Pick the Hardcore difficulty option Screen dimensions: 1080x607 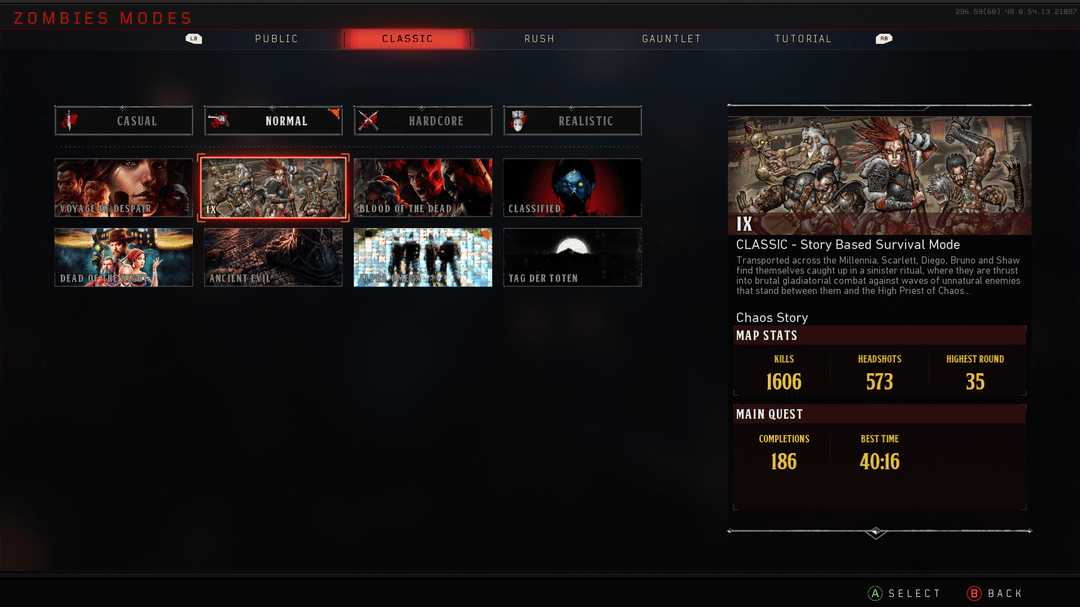[423, 121]
